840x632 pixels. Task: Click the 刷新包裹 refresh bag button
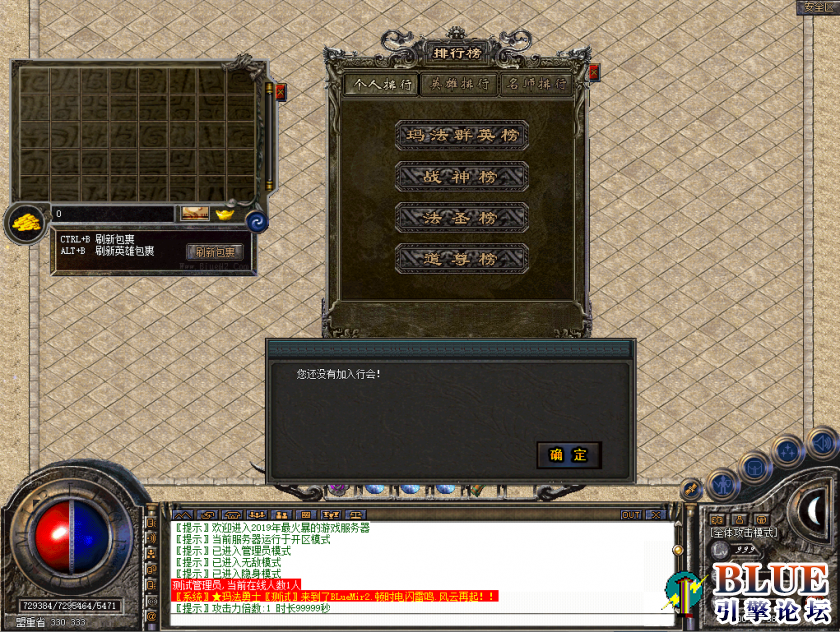(x=215, y=252)
